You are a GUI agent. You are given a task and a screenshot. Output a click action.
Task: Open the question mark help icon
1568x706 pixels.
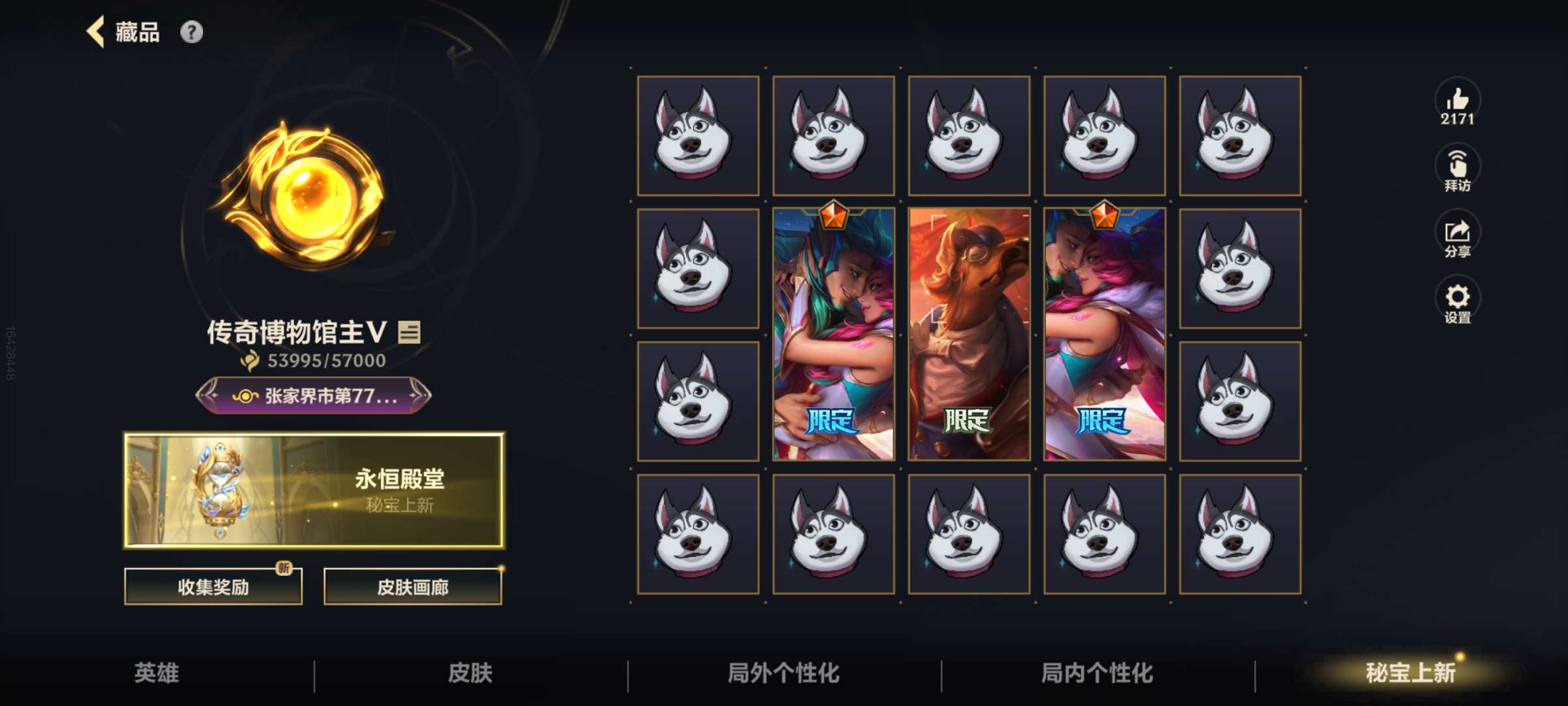click(191, 32)
